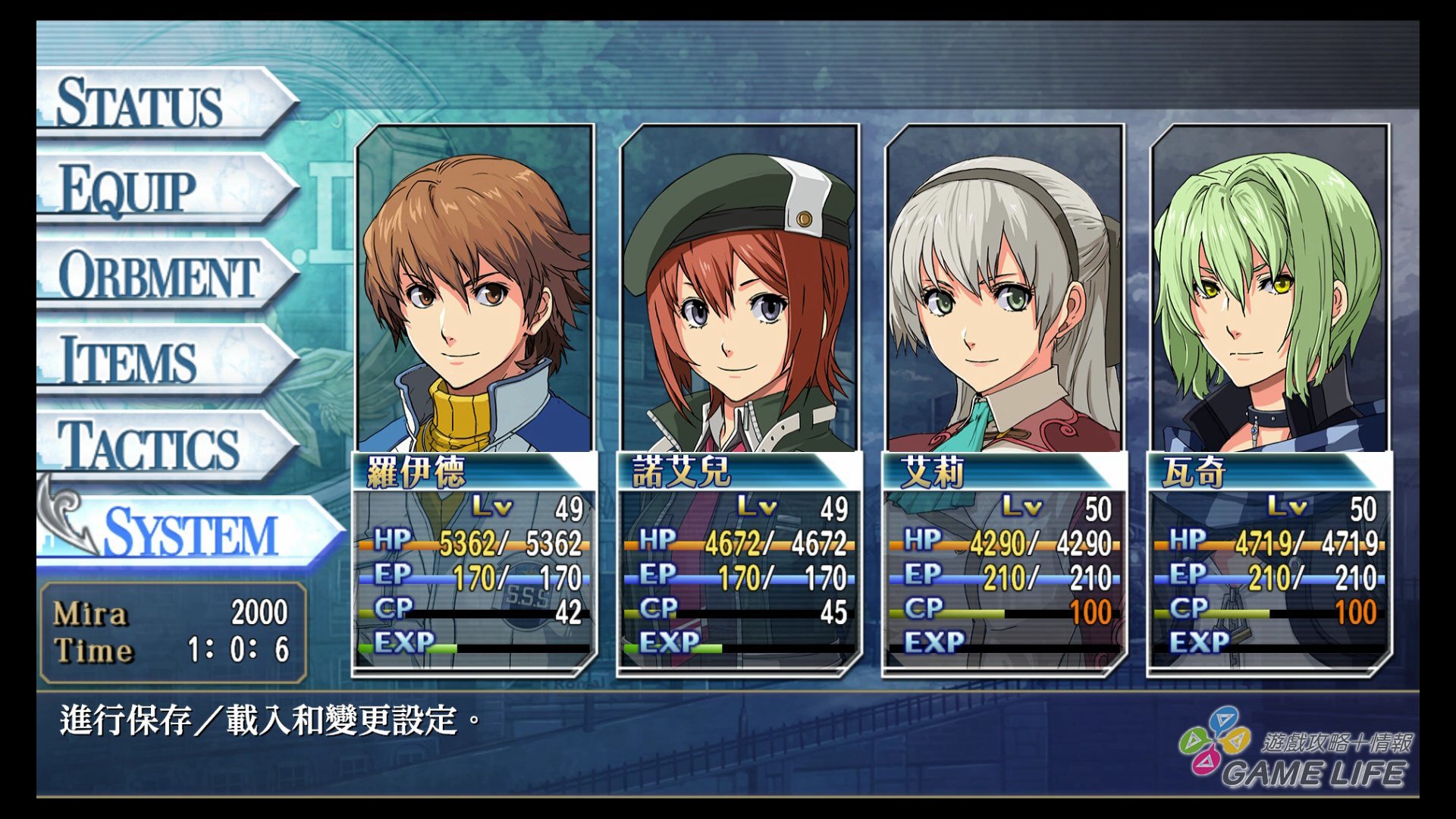The height and width of the screenshot is (819, 1456).
Task: Open the Tactics menu
Action: (x=152, y=446)
